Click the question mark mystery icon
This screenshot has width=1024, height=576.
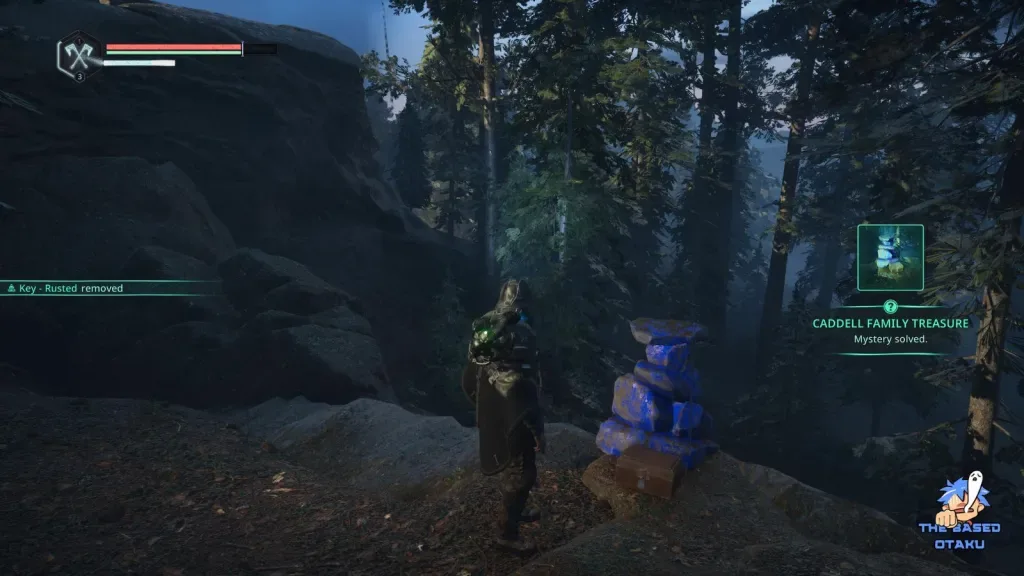pyautogui.click(x=890, y=307)
